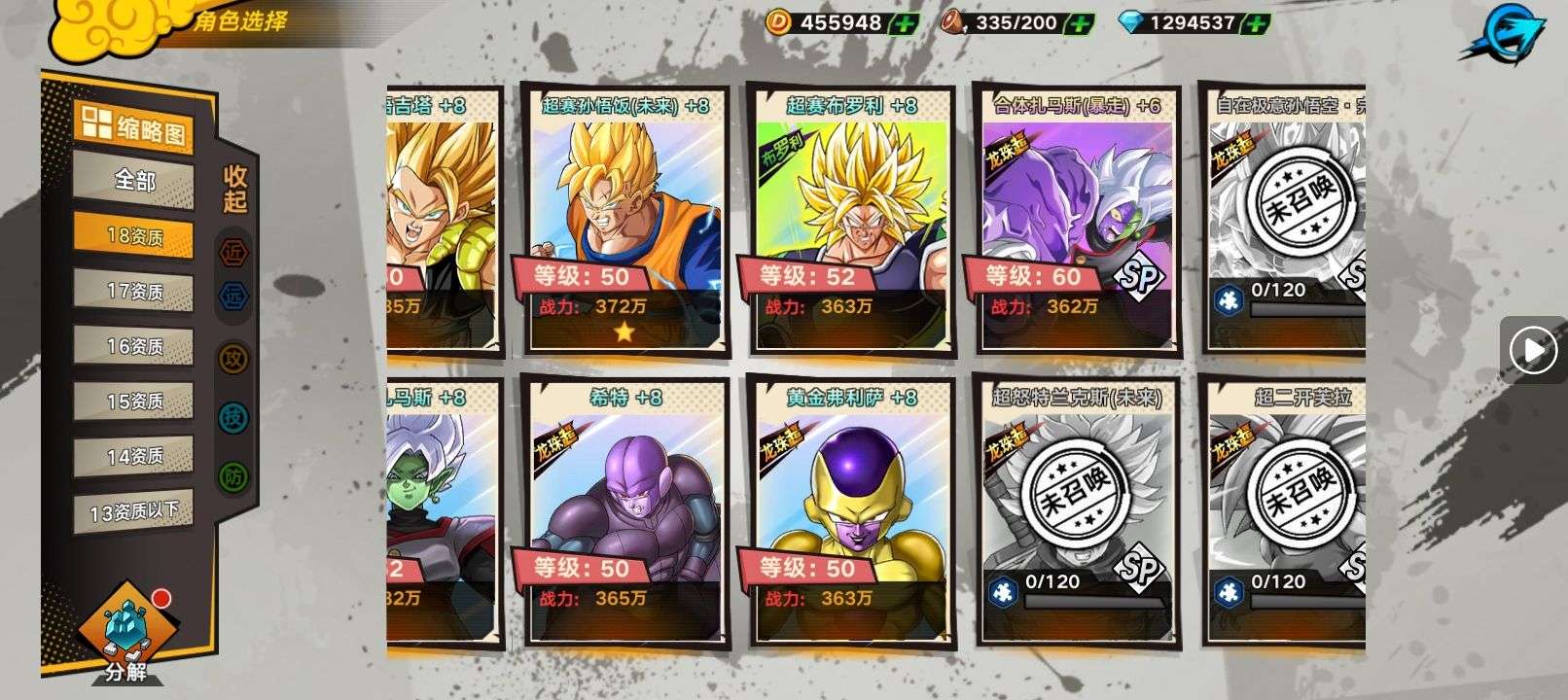Switch to the 缩略图 thumbnail view
Viewport: 1568px width, 700px height.
pyautogui.click(x=133, y=128)
